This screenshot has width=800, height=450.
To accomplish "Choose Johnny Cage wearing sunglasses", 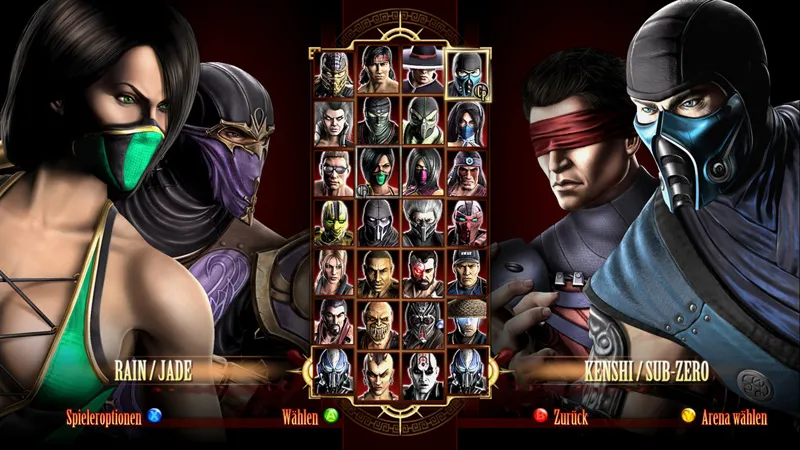I will coord(333,174).
